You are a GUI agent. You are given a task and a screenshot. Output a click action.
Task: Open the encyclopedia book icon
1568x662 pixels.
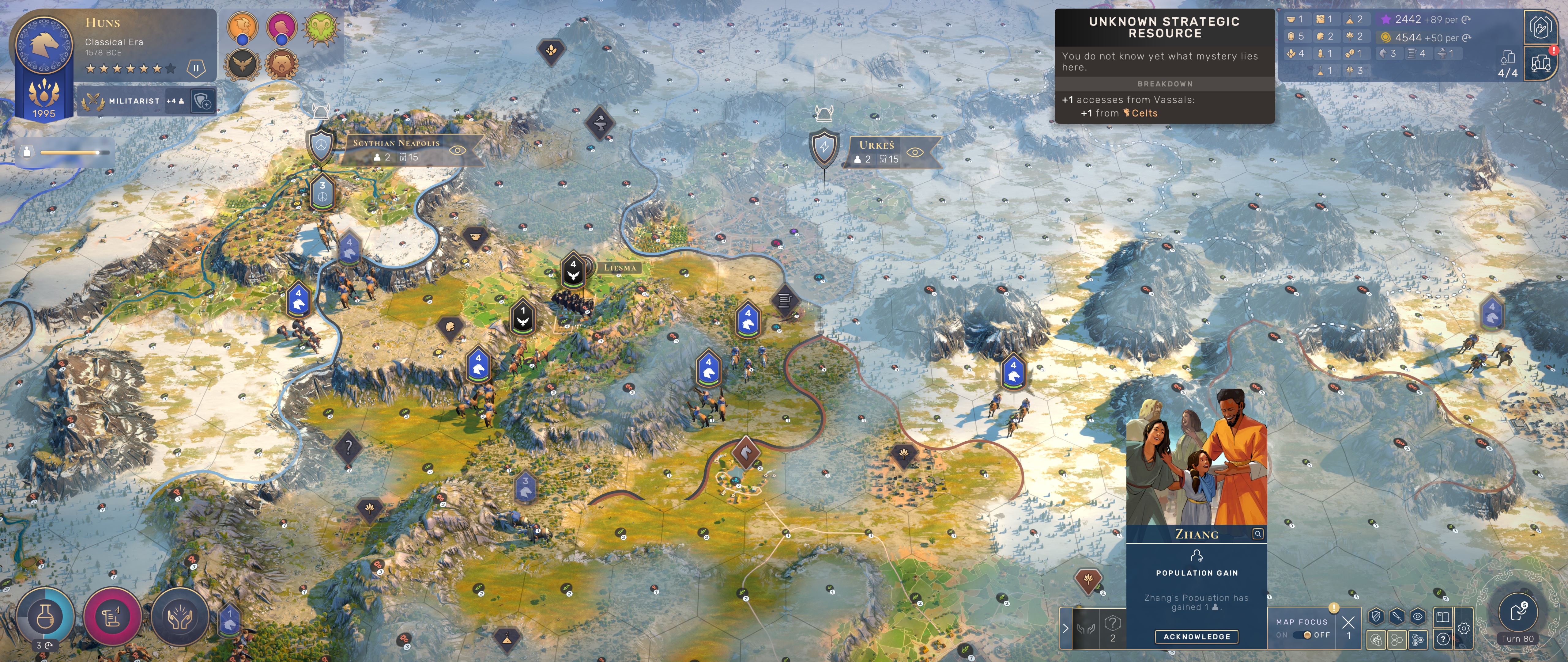point(1443,617)
